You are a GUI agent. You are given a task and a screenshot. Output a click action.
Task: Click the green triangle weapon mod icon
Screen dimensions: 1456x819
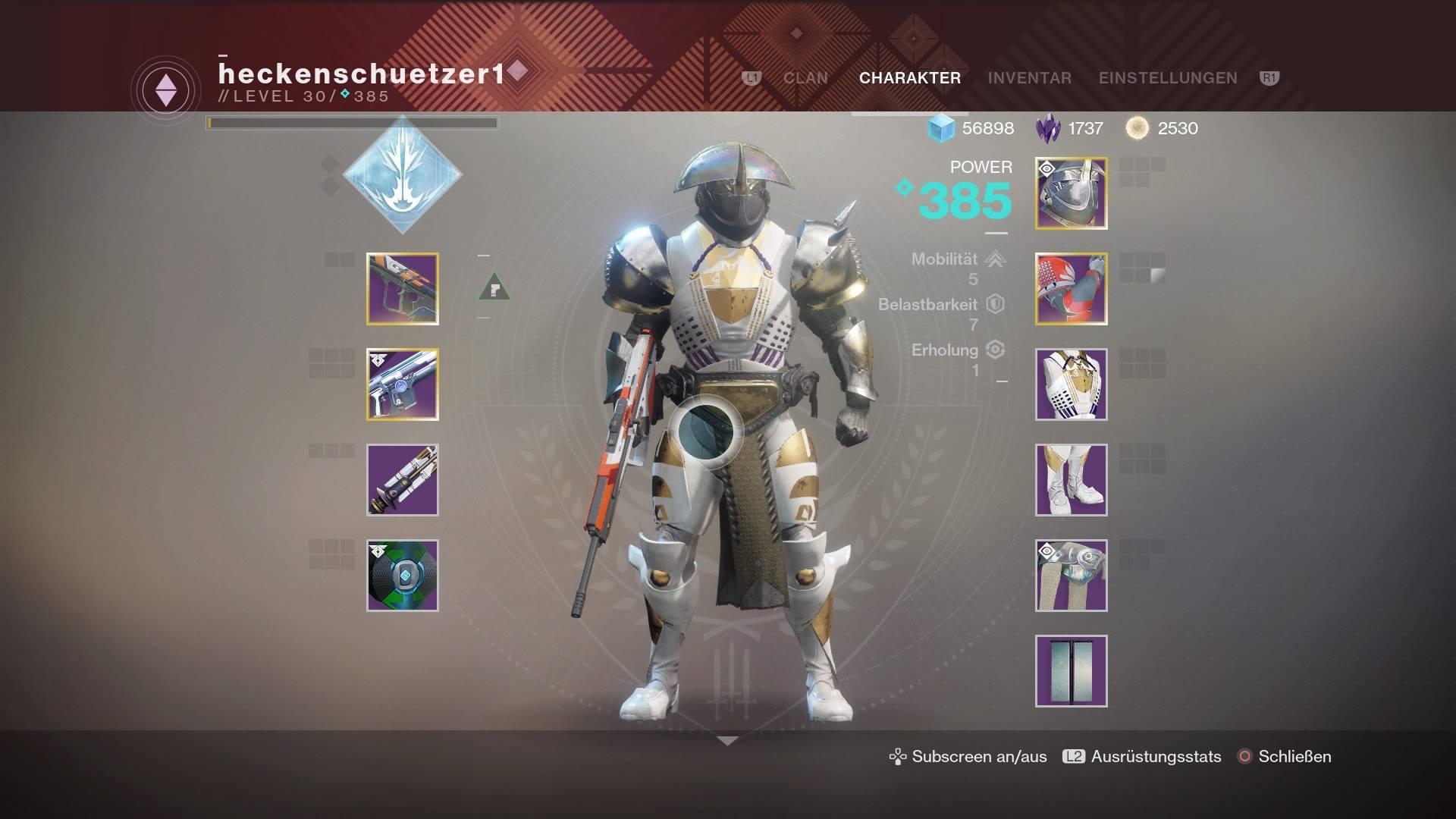click(494, 287)
